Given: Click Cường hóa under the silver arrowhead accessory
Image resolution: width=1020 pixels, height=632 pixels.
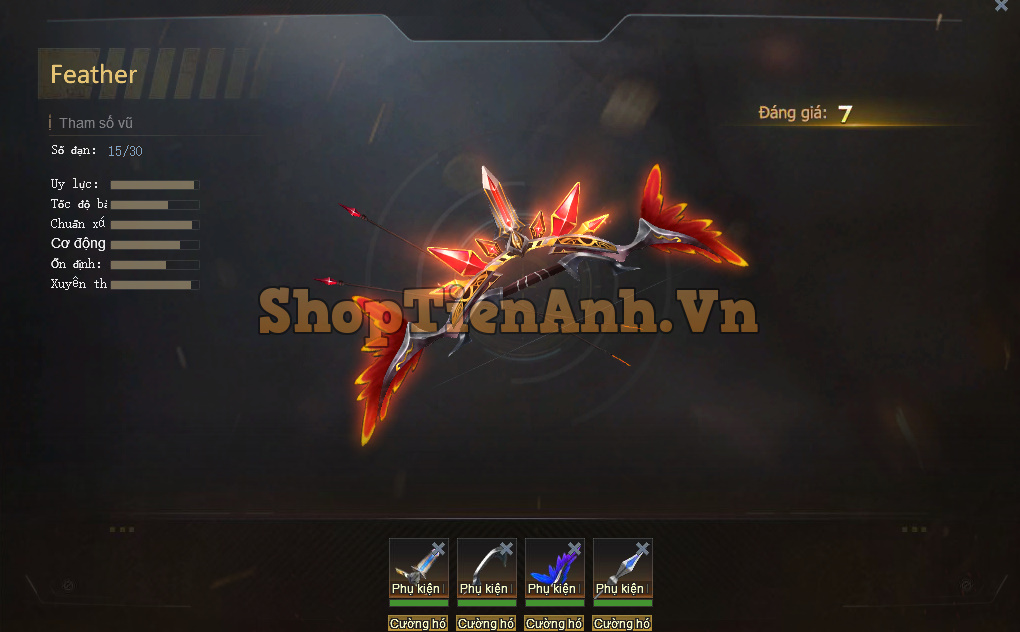Looking at the screenshot, I should pyautogui.click(x=623, y=624).
